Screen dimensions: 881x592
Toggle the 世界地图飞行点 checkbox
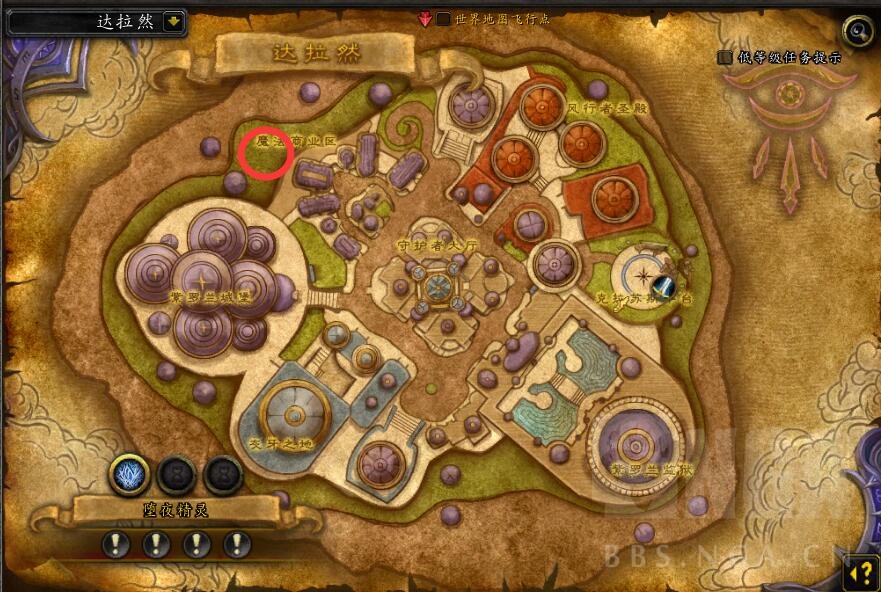click(443, 18)
